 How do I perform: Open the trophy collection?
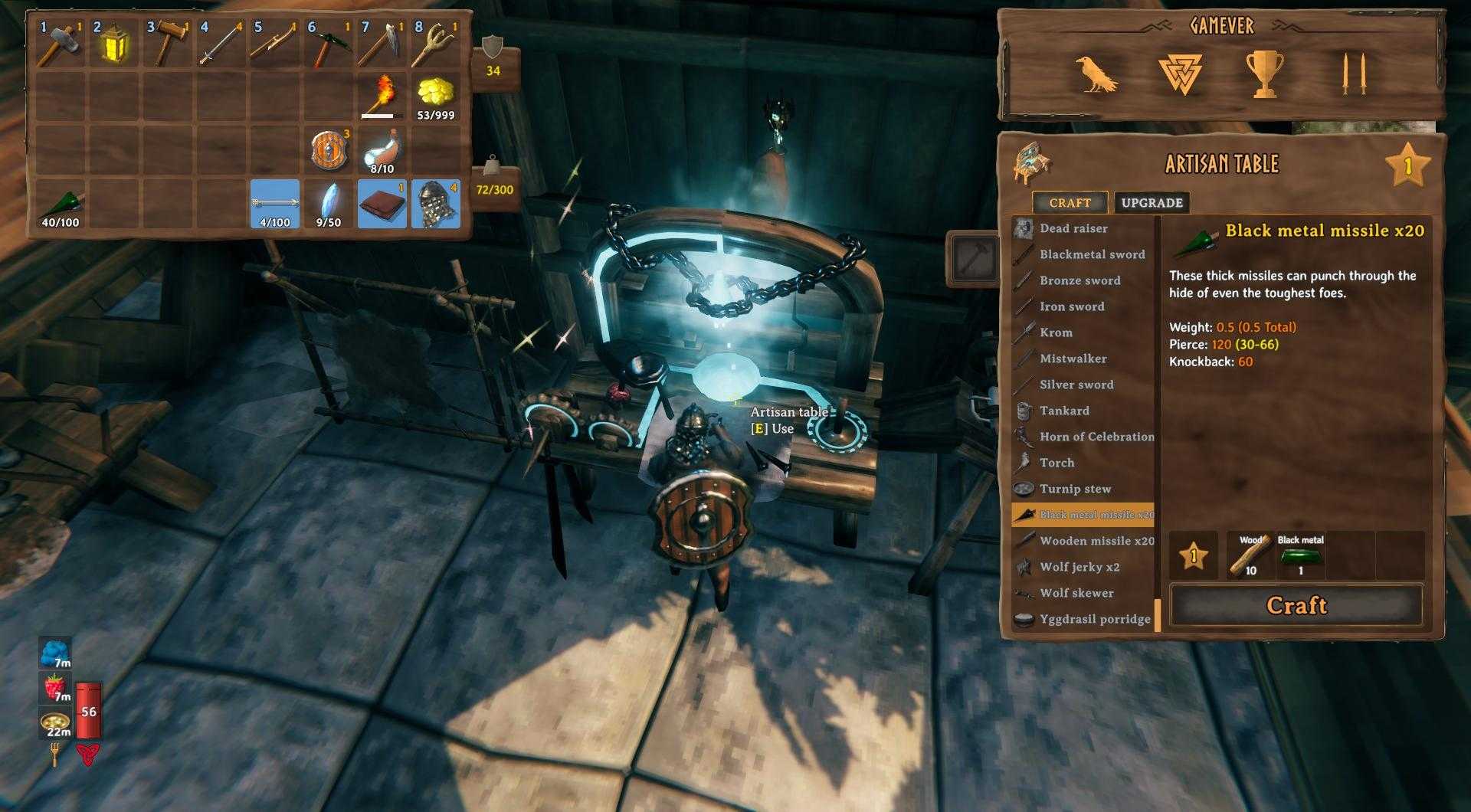pyautogui.click(x=1263, y=75)
